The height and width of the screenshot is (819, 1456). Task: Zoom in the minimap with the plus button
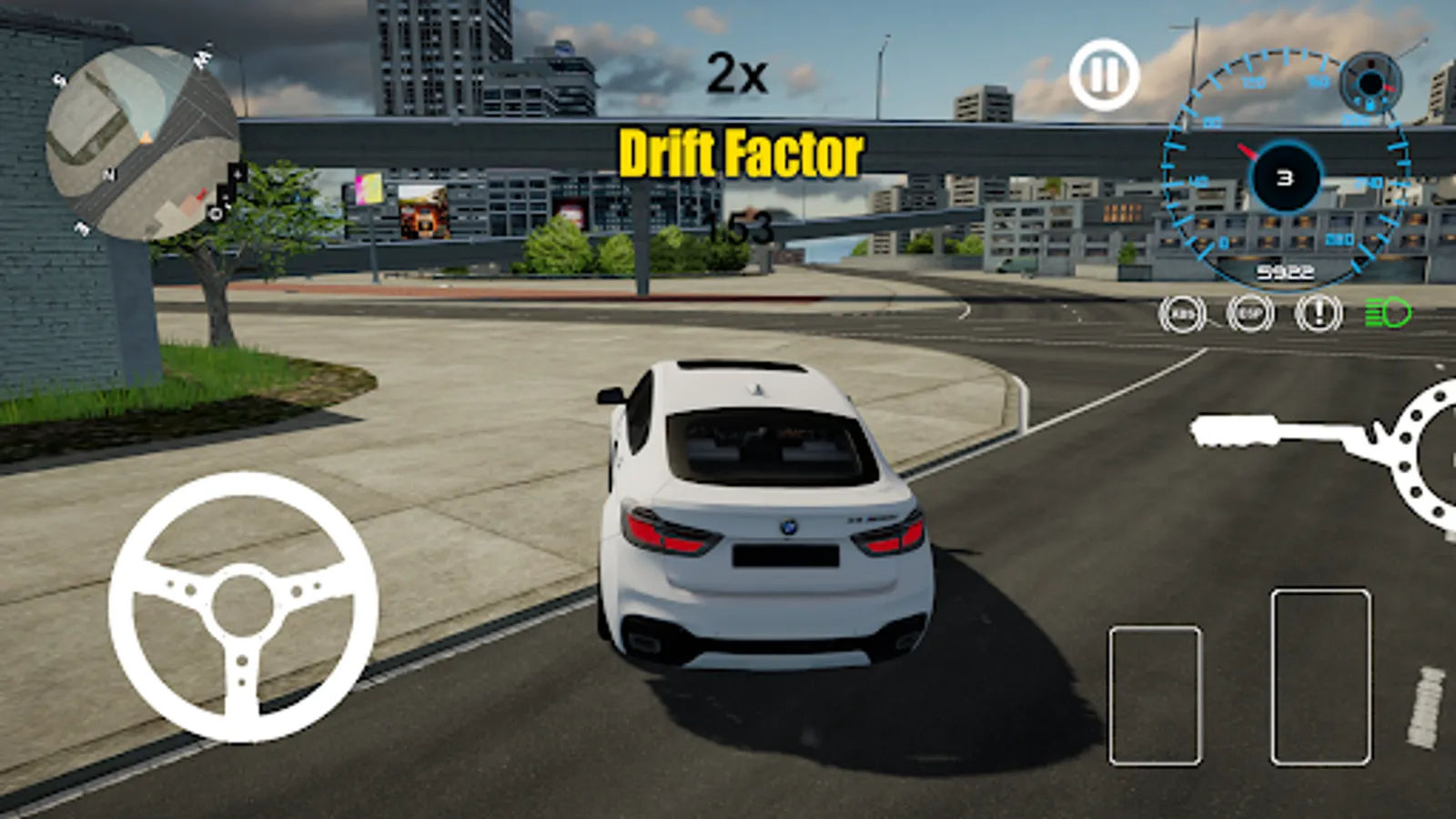(x=238, y=173)
